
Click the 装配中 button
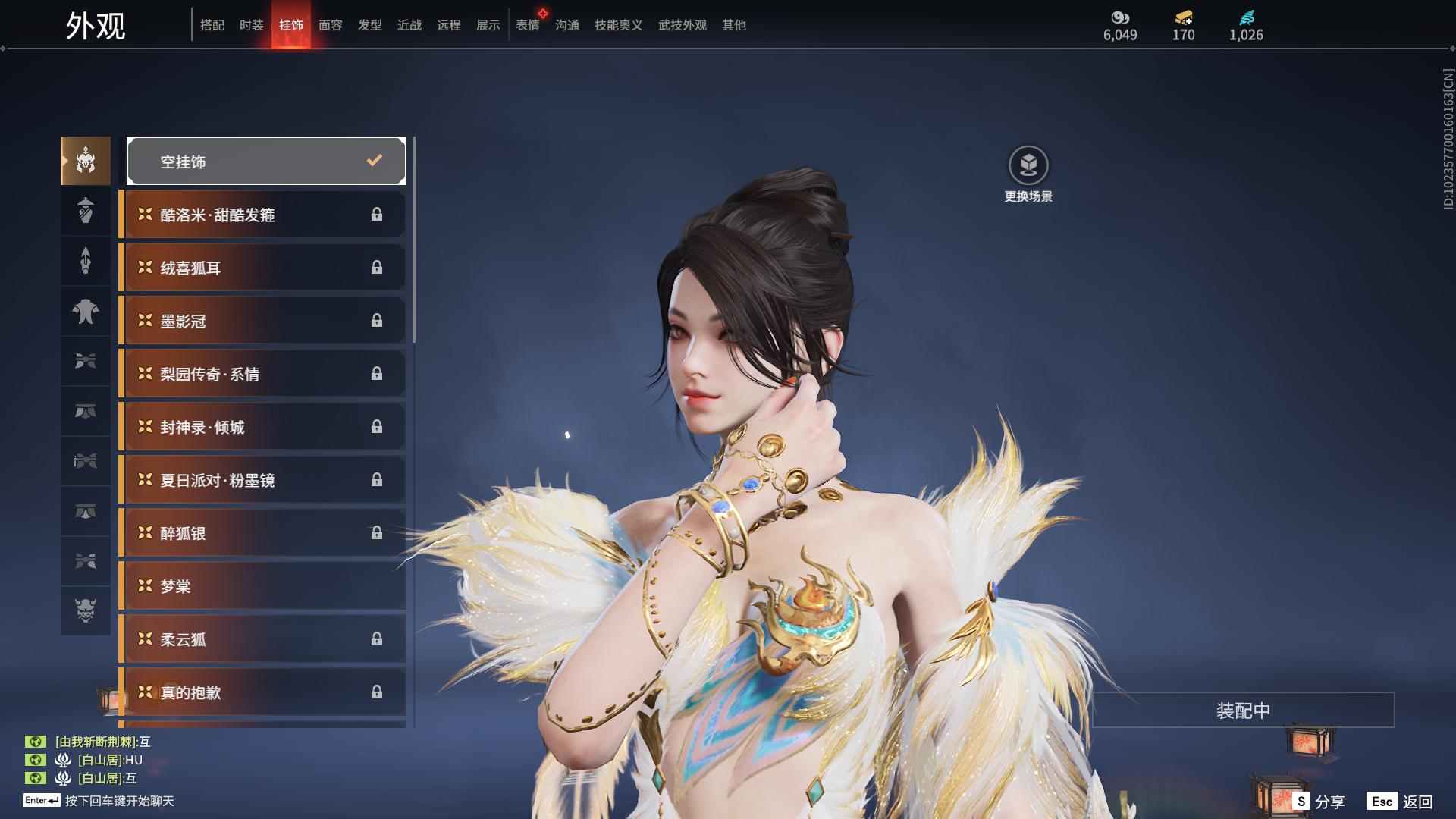pyautogui.click(x=1243, y=711)
